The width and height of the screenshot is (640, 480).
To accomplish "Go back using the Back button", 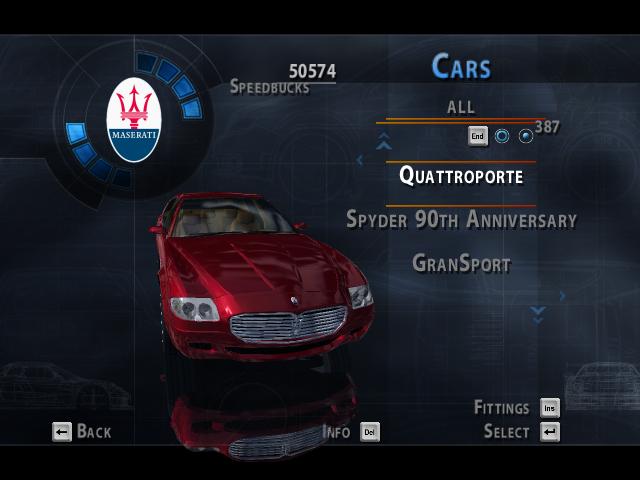I will pos(81,432).
